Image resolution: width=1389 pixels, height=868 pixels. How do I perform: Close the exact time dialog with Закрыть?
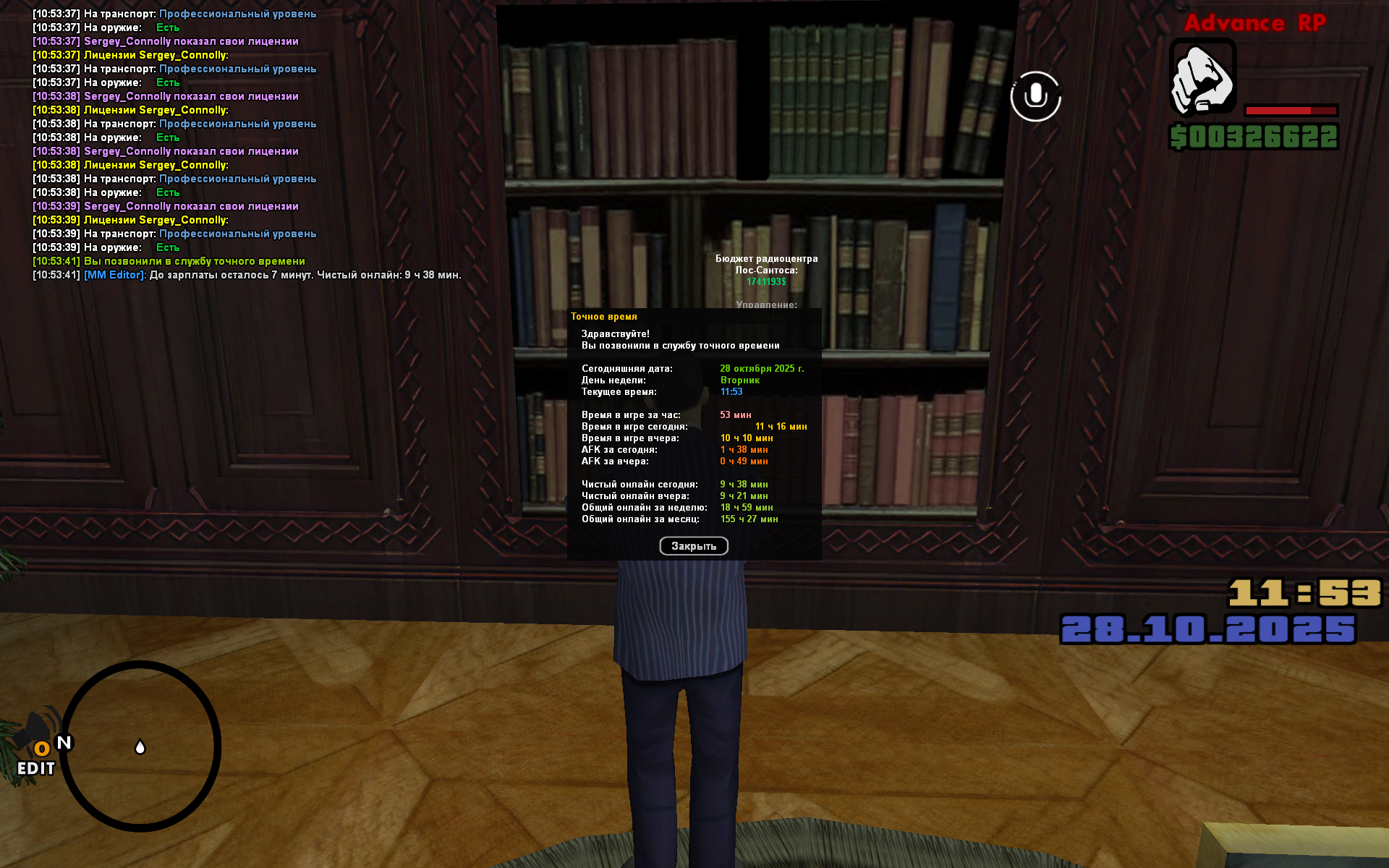693,546
